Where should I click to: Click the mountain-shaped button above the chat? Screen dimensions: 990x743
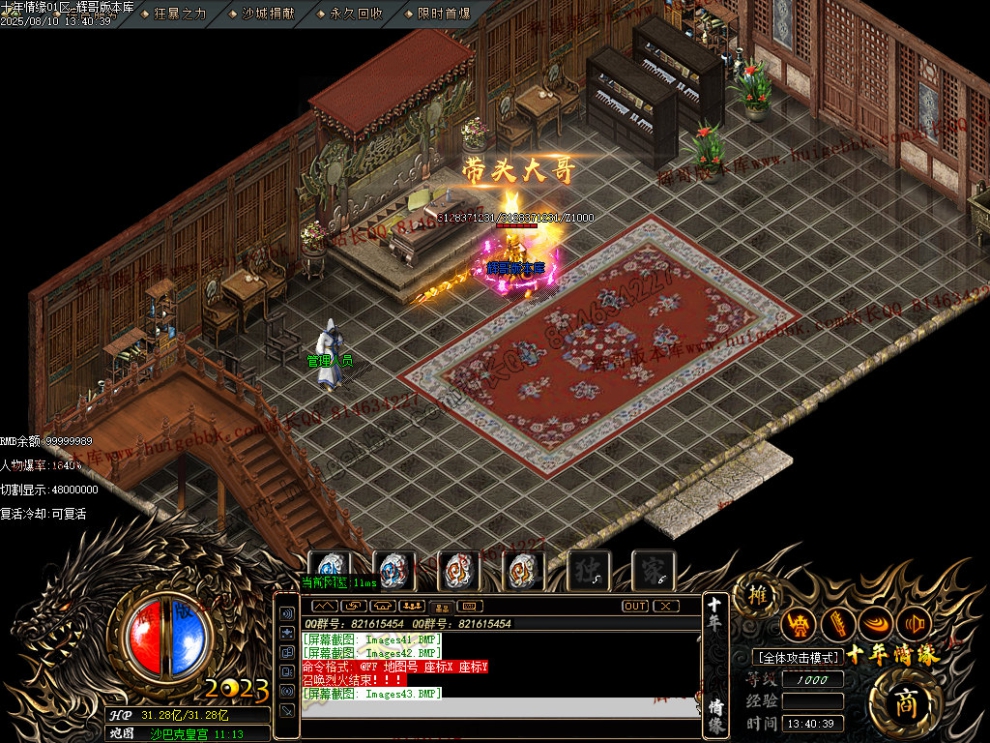coord(325,606)
